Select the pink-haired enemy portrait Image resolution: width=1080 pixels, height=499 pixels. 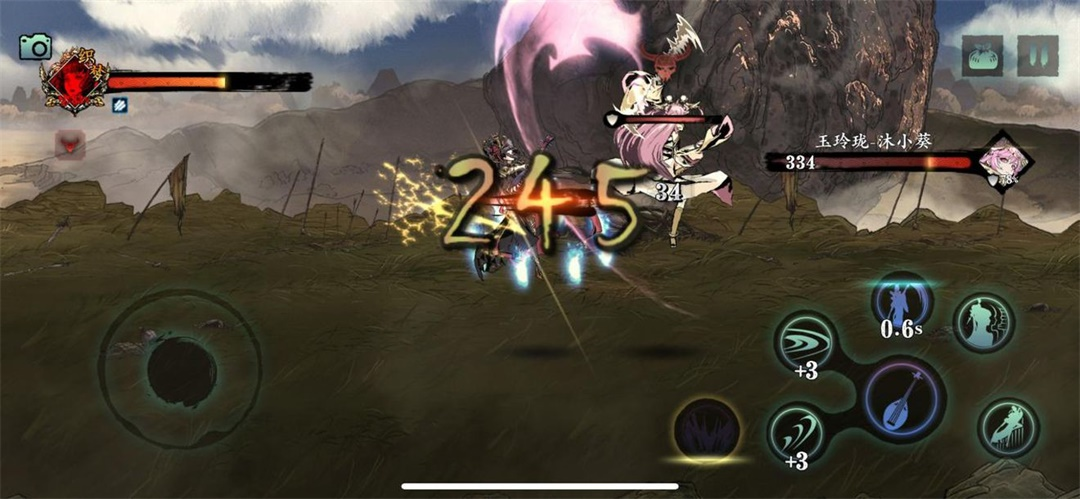pos(1000,162)
